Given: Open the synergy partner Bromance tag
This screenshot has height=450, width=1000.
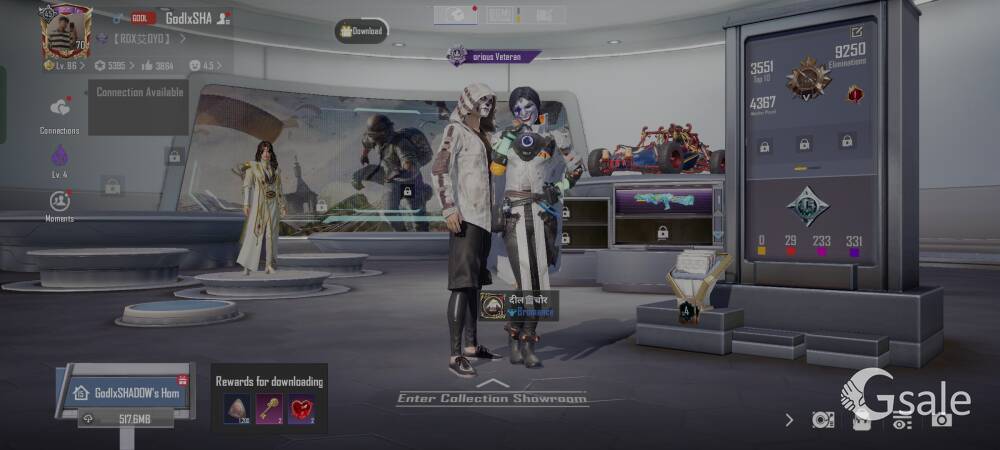Looking at the screenshot, I should 518,305.
